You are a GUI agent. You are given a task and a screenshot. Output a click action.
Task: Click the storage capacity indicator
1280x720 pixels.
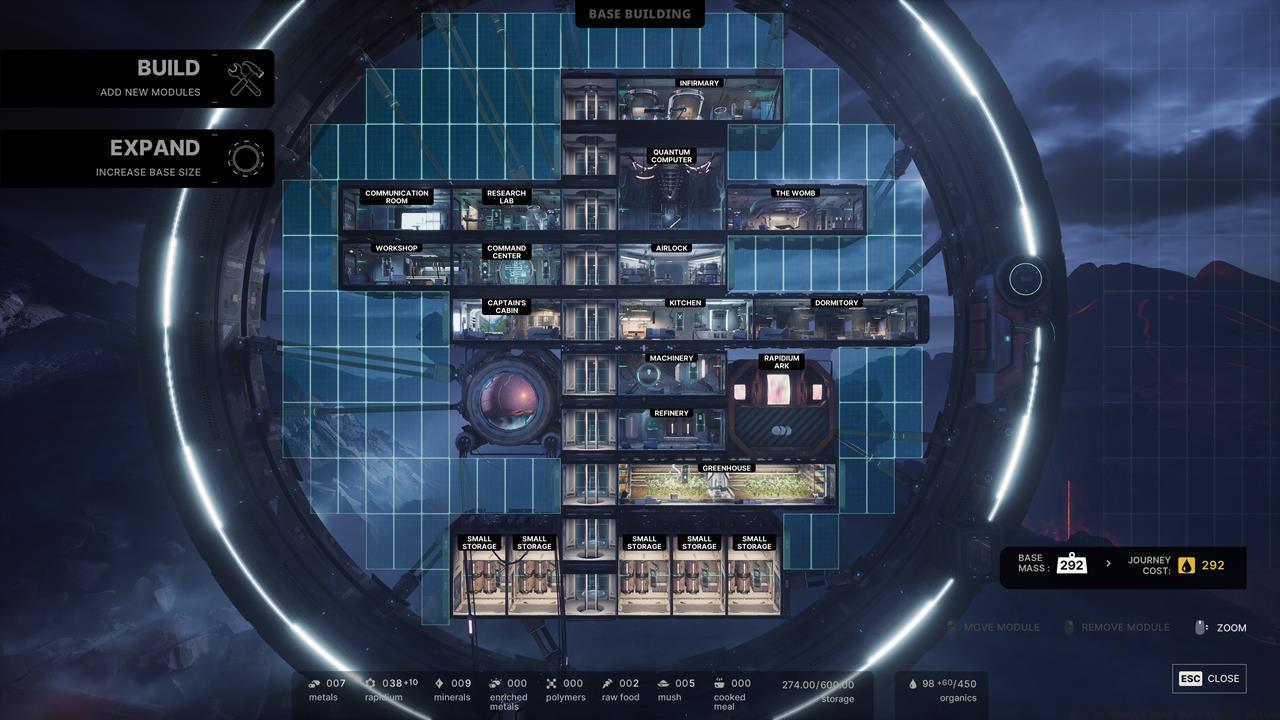tap(817, 685)
